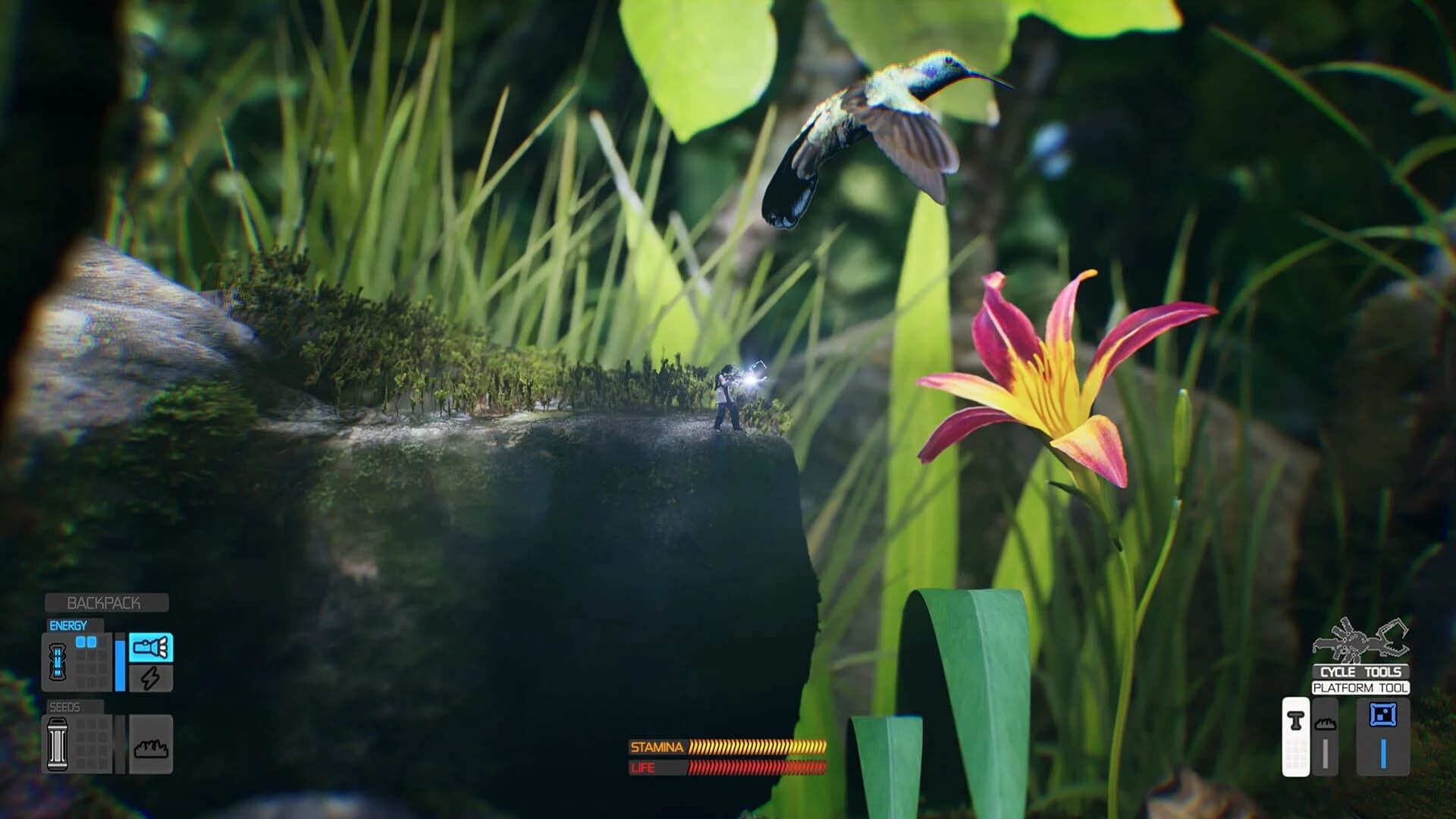The width and height of the screenshot is (1456, 819).
Task: Select the grass seed icon beside Seeds
Action: click(x=151, y=748)
